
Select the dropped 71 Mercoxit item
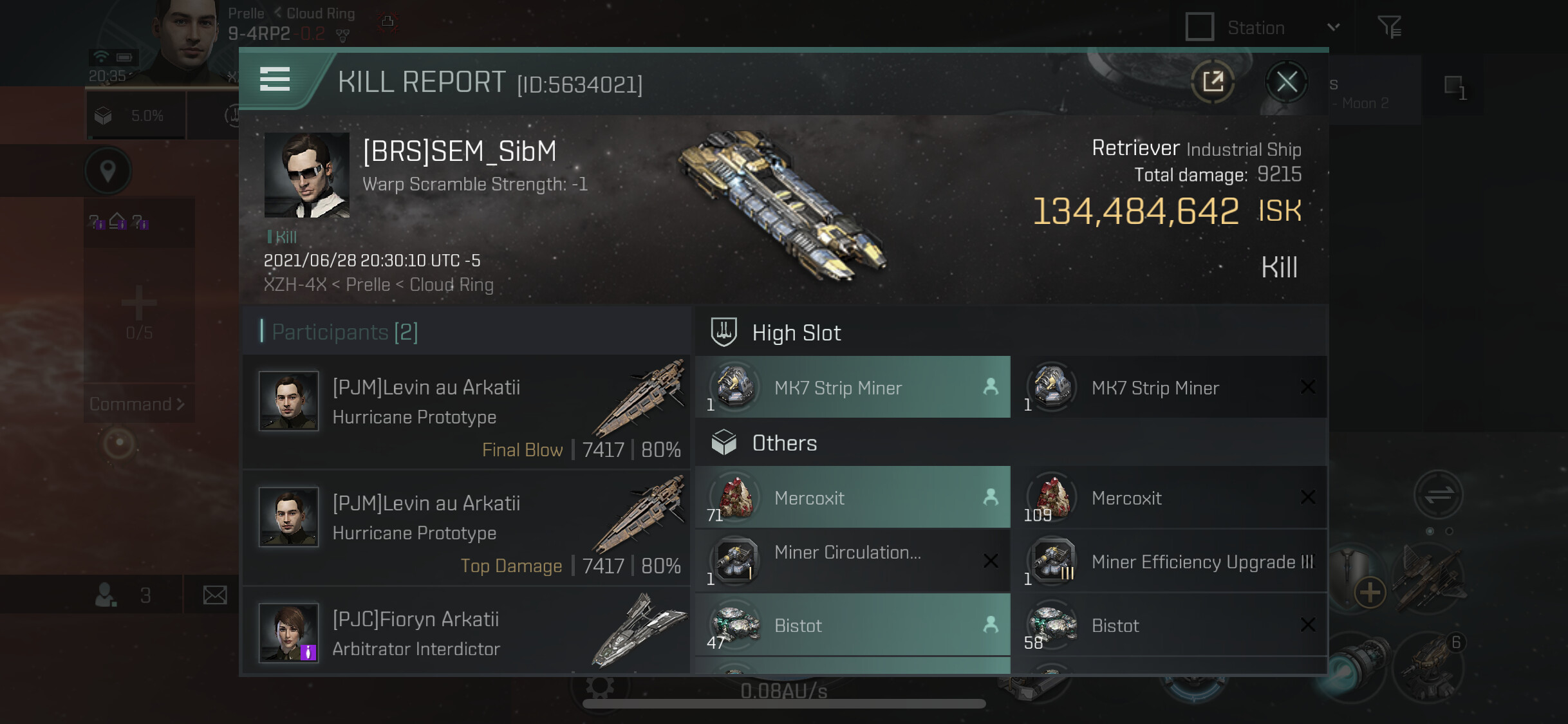(852, 497)
